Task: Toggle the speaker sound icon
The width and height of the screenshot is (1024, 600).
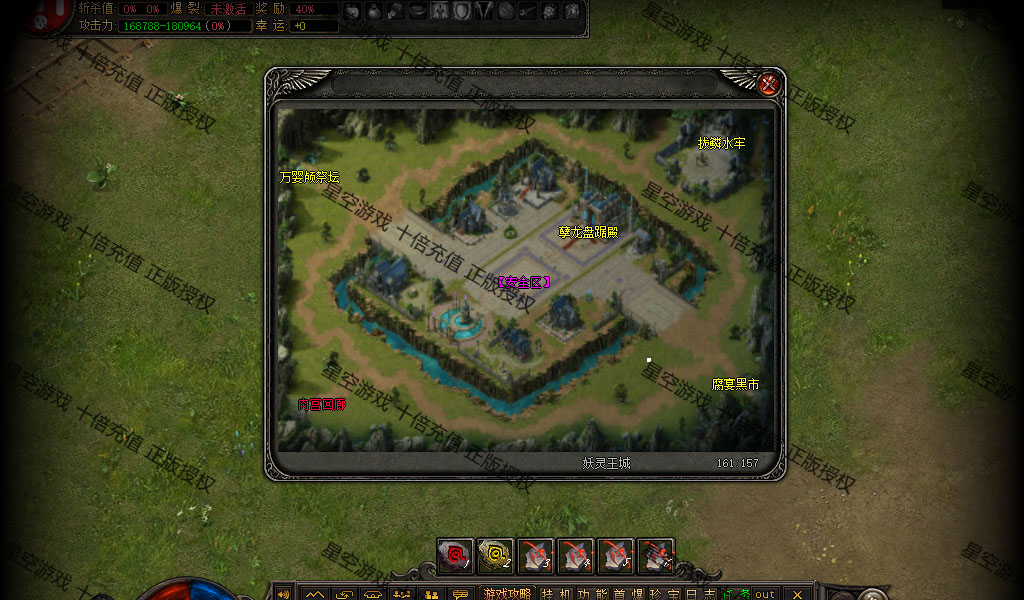Action: click(x=283, y=594)
